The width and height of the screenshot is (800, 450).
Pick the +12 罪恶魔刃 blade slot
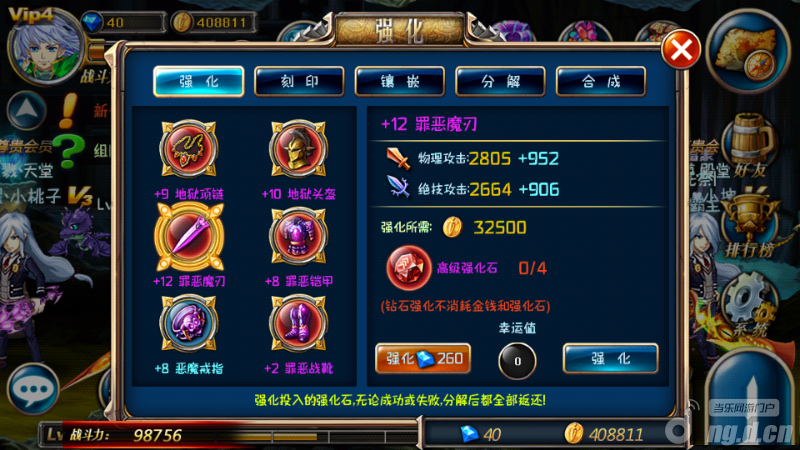point(188,236)
